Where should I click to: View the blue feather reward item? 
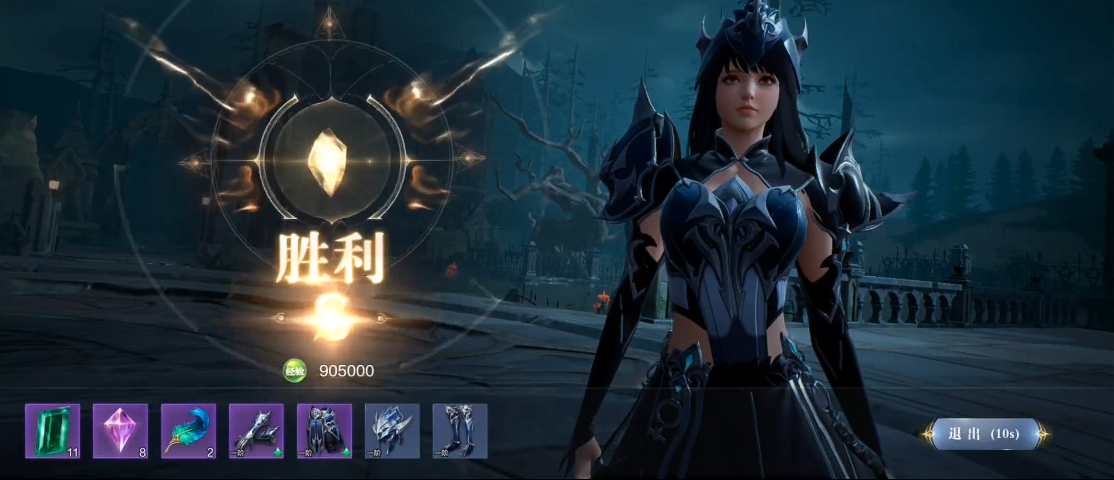click(x=188, y=431)
